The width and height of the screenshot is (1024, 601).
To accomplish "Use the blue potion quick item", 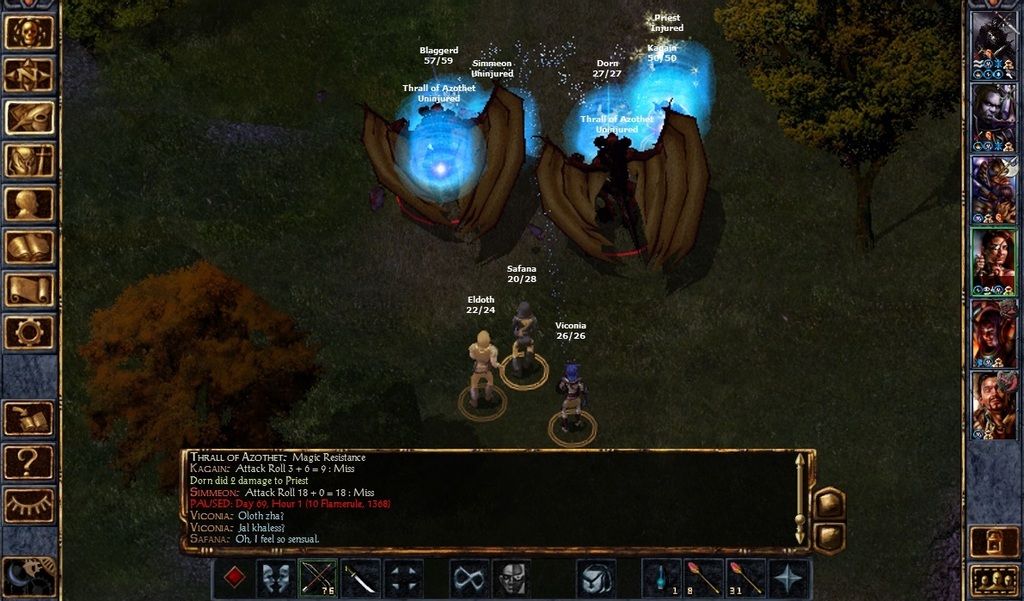I will click(x=661, y=578).
